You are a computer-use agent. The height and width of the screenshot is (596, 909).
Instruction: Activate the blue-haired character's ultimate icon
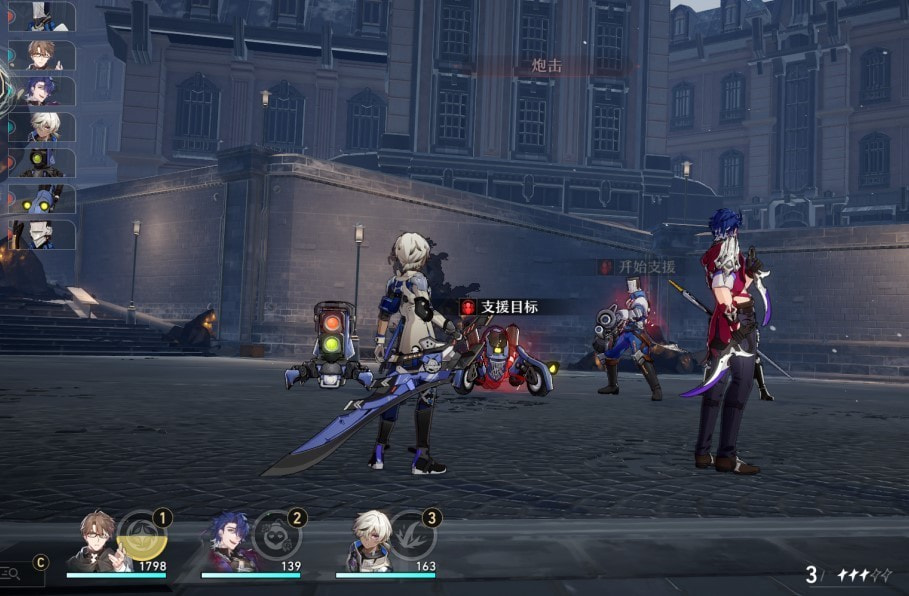(274, 536)
